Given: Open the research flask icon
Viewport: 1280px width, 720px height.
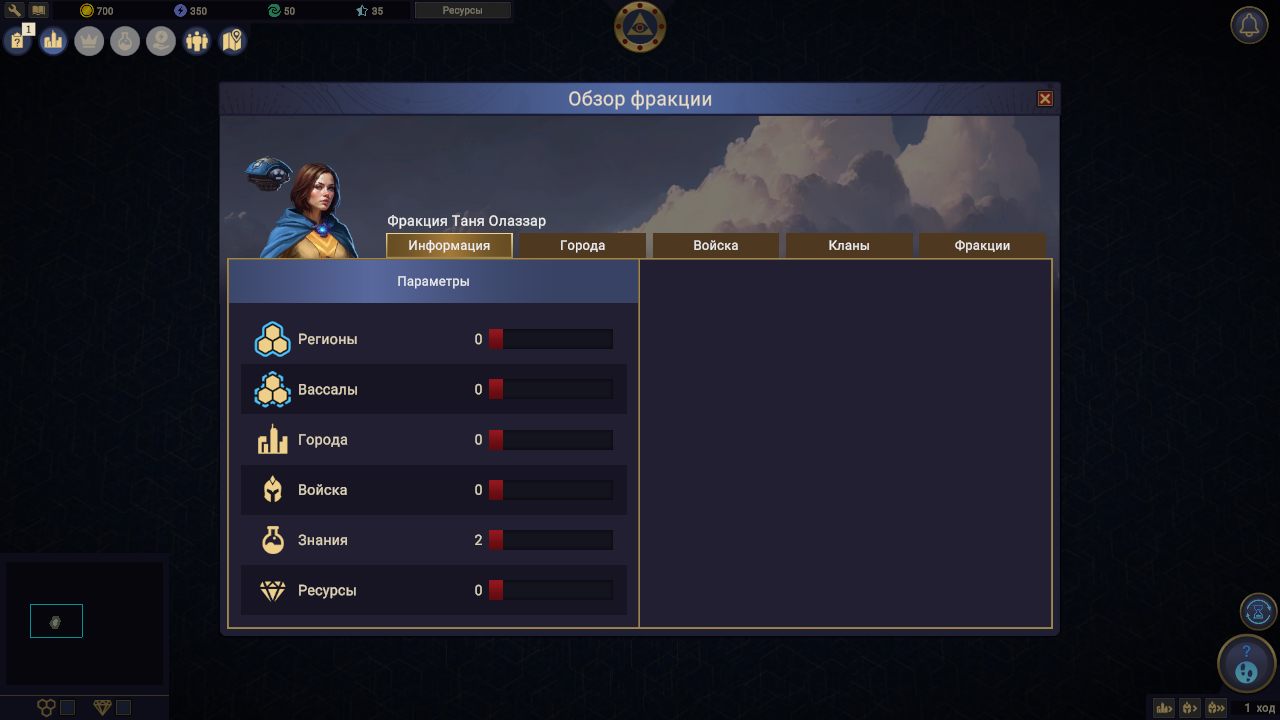Looking at the screenshot, I should (x=125, y=41).
